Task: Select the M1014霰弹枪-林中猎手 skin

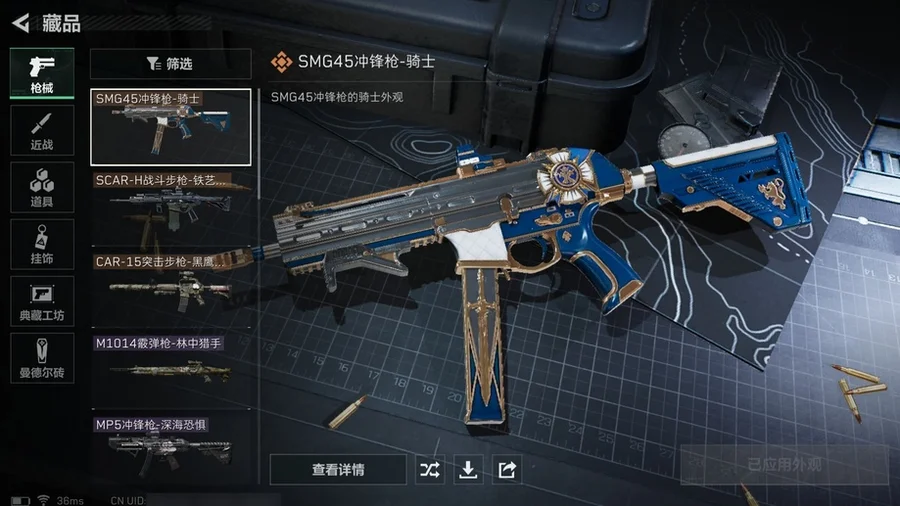Action: point(170,368)
